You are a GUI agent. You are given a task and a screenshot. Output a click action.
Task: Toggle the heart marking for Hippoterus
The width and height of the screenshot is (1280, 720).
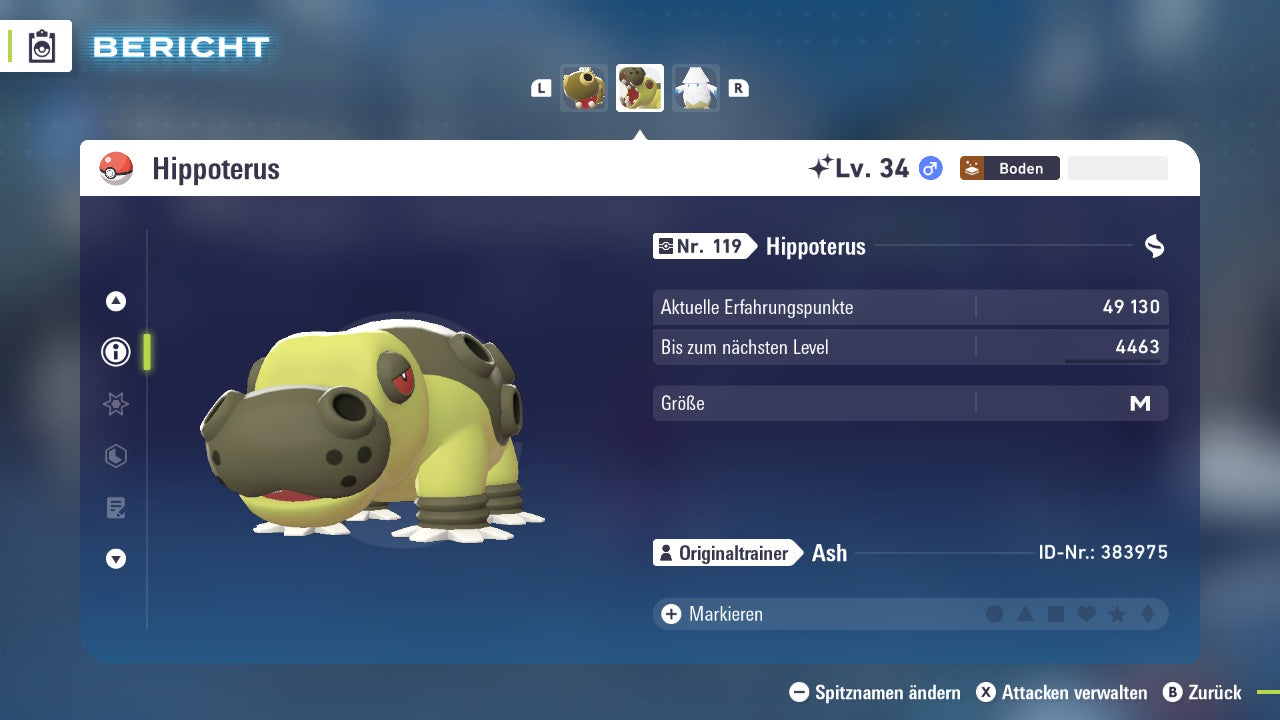(1087, 614)
